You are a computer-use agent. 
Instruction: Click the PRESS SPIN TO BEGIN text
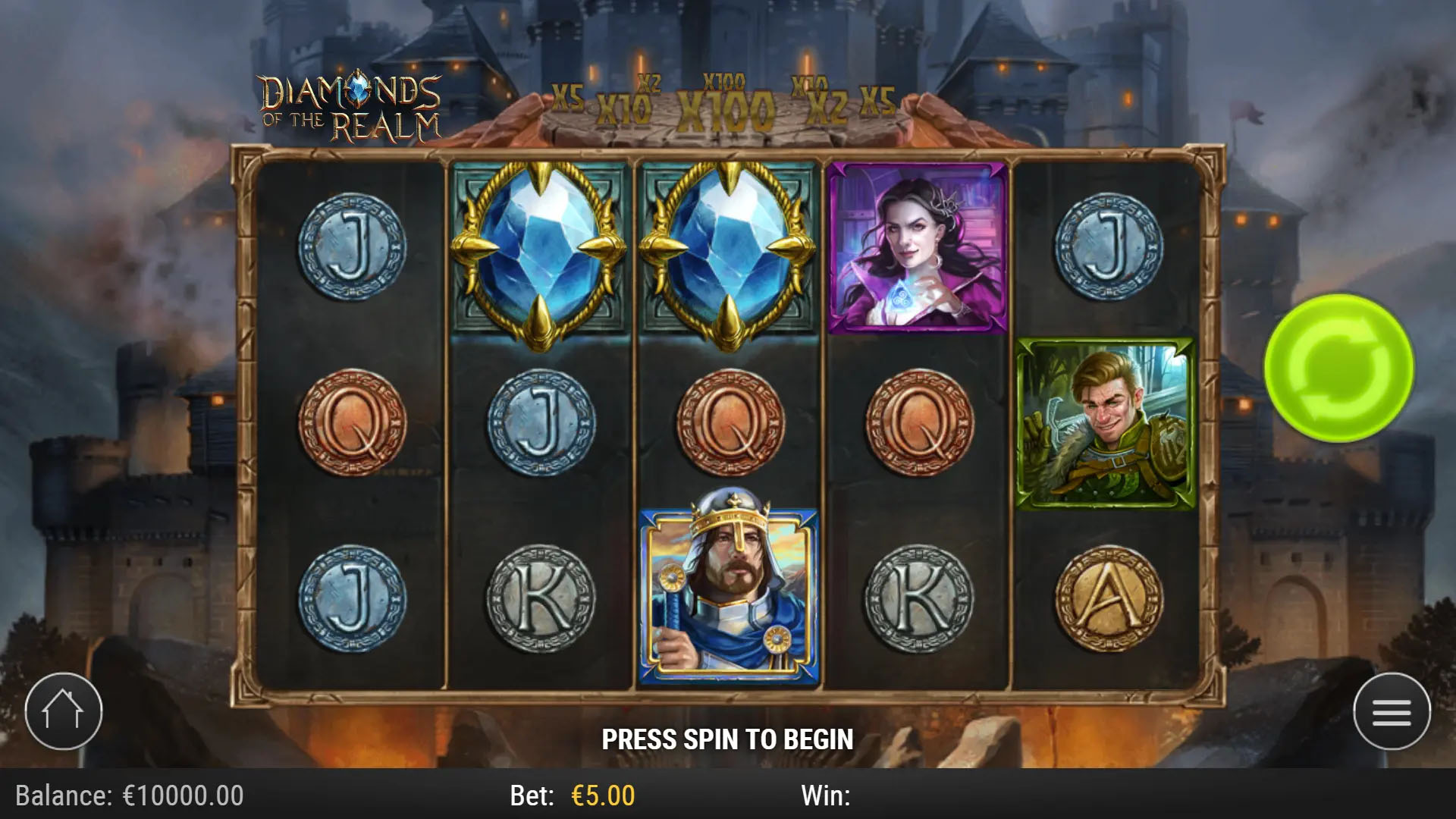click(728, 736)
